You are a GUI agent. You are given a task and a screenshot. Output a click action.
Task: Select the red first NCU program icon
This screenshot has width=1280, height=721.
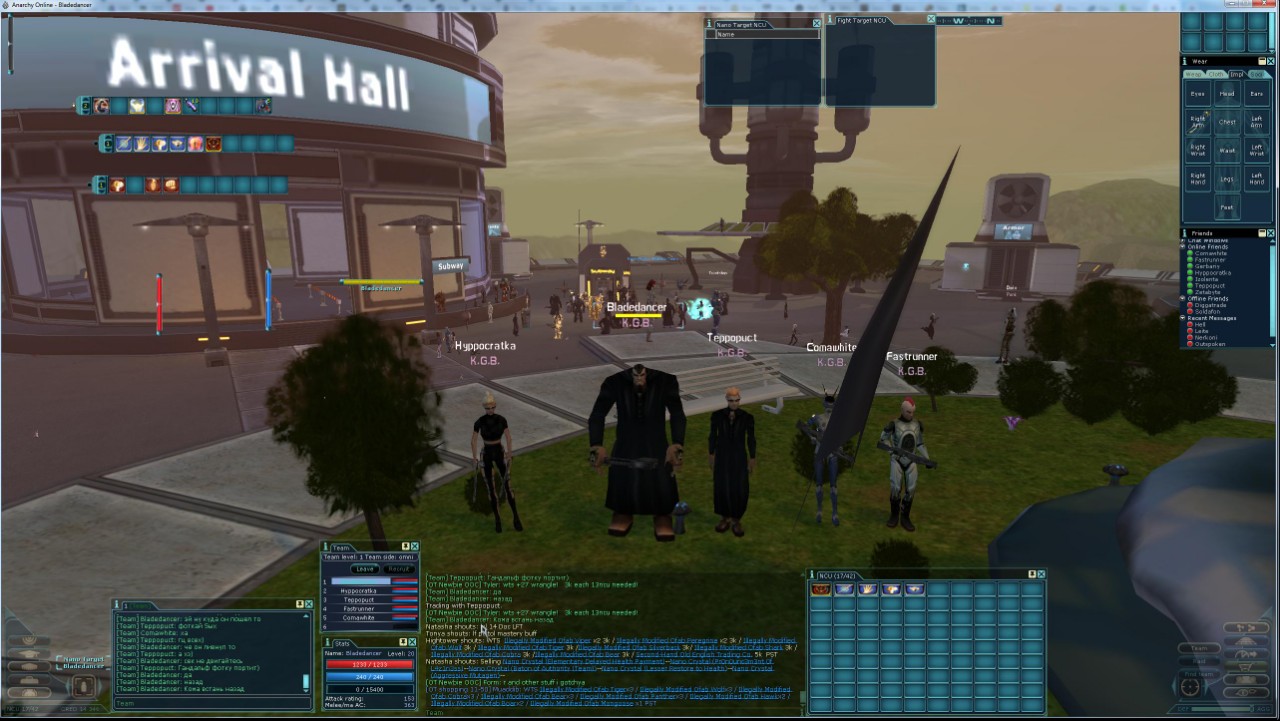pos(821,590)
